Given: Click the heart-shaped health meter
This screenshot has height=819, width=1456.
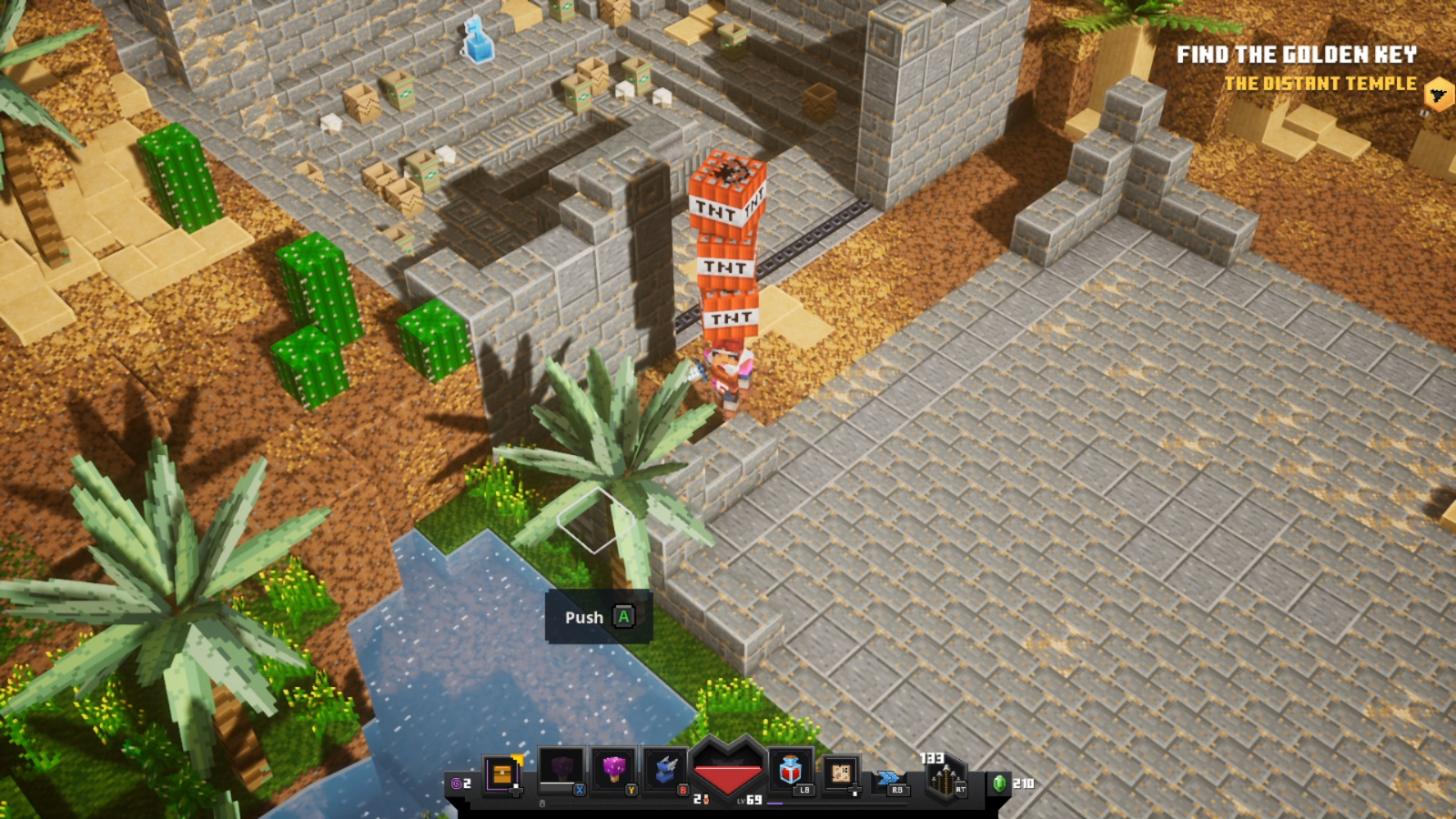Looking at the screenshot, I should pyautogui.click(x=726, y=774).
